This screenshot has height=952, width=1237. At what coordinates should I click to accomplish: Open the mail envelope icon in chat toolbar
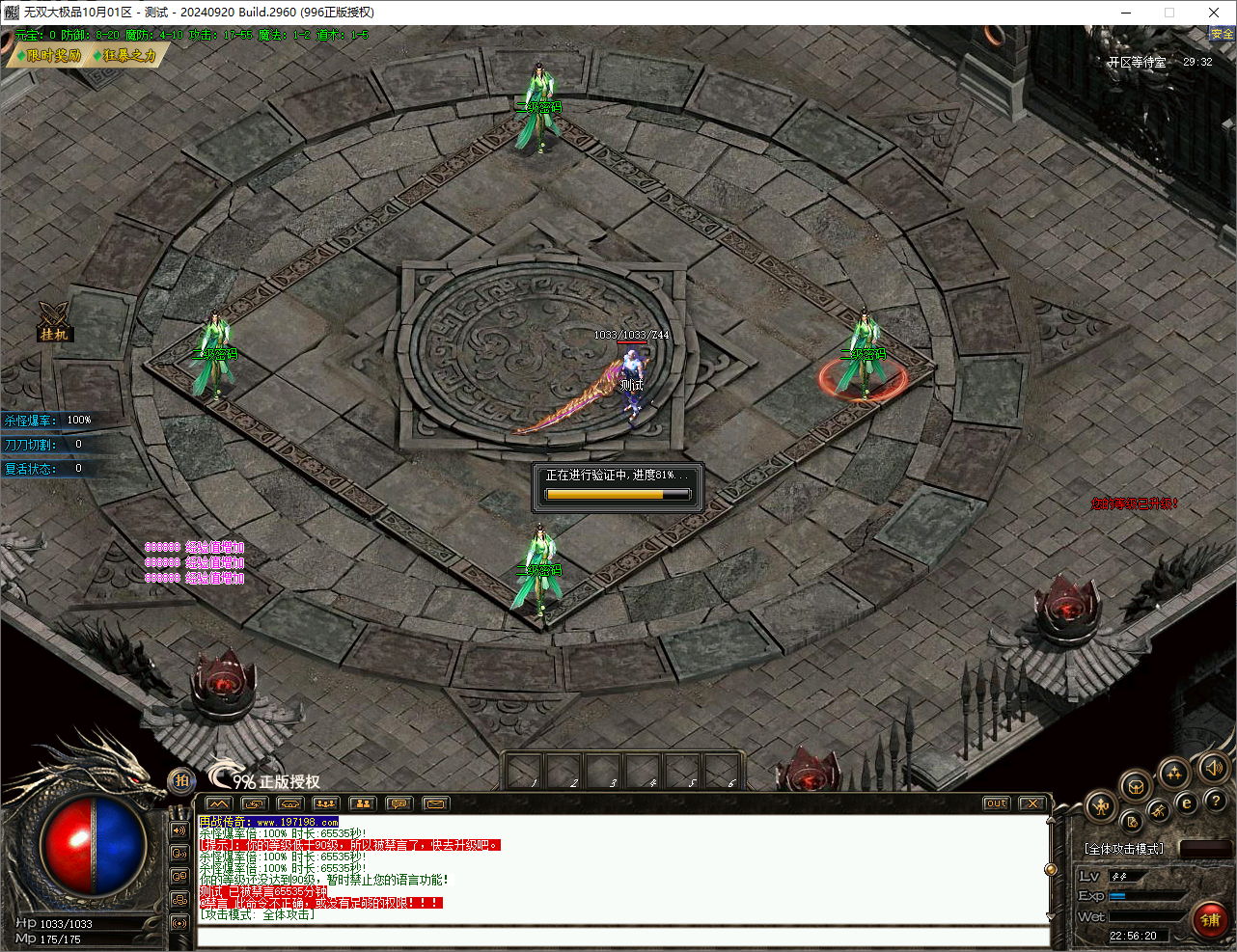[437, 802]
